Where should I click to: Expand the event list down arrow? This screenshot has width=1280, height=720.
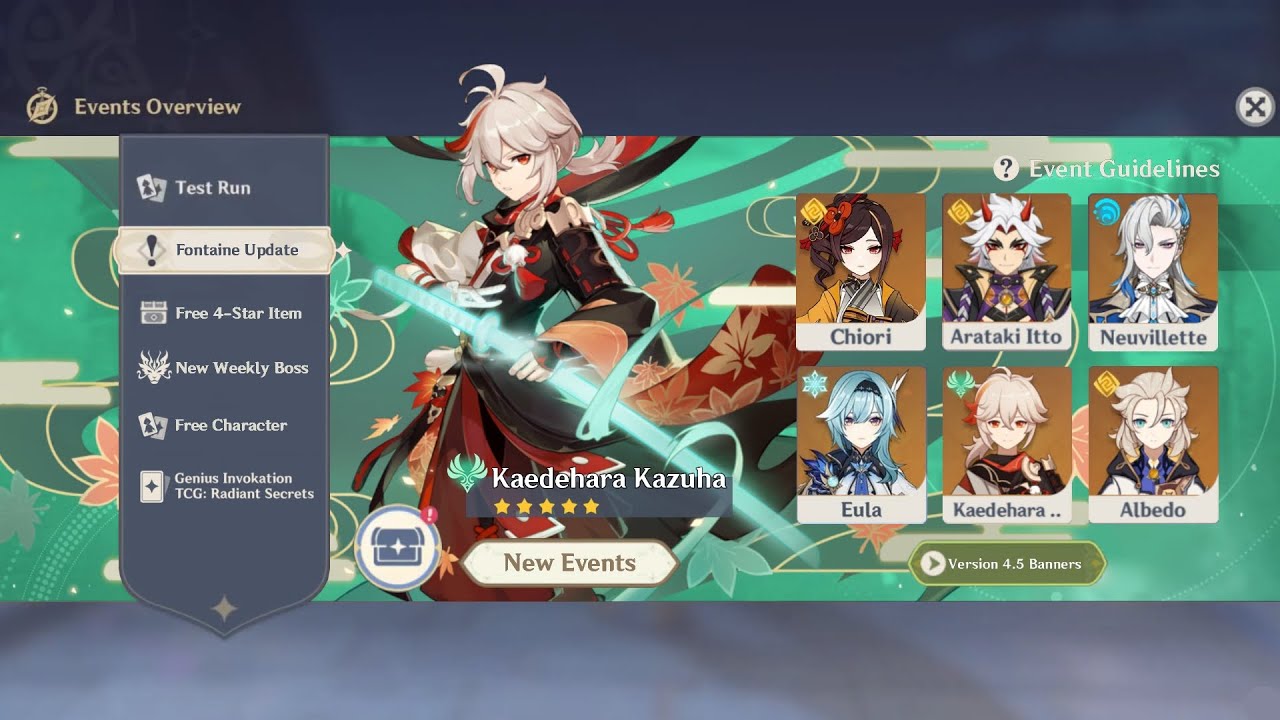pos(224,608)
